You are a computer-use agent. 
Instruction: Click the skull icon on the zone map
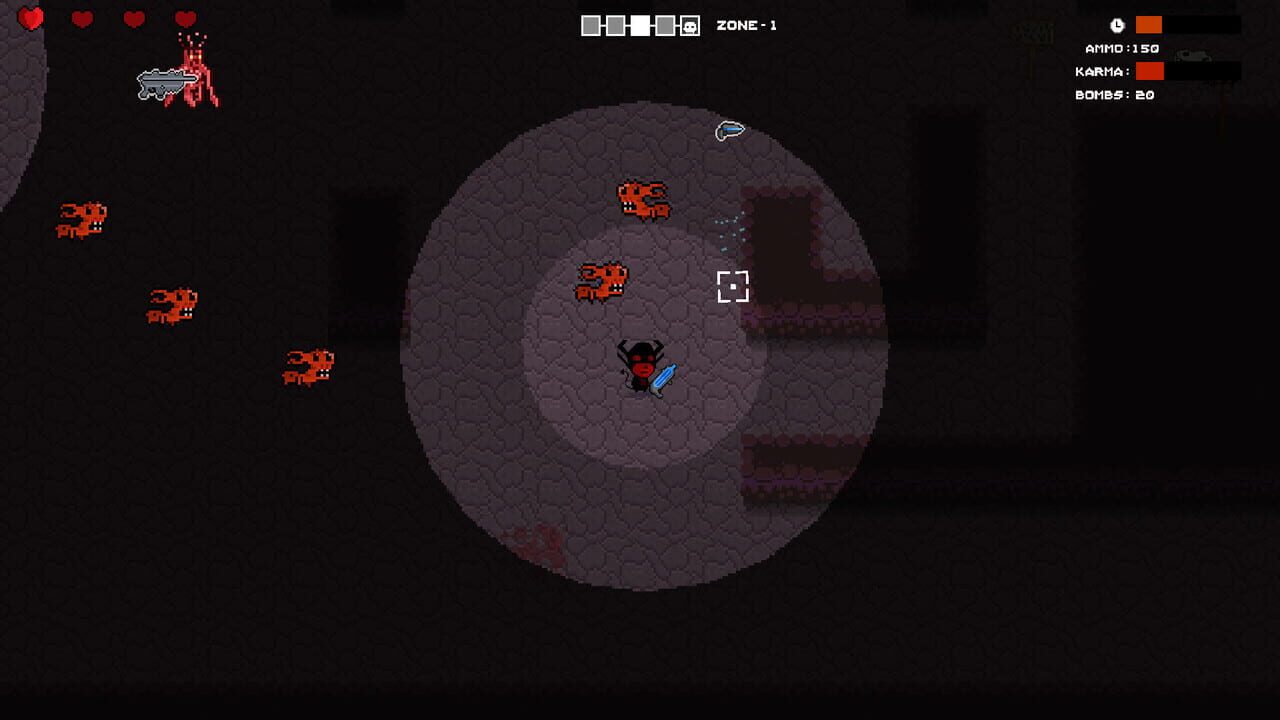tap(690, 26)
